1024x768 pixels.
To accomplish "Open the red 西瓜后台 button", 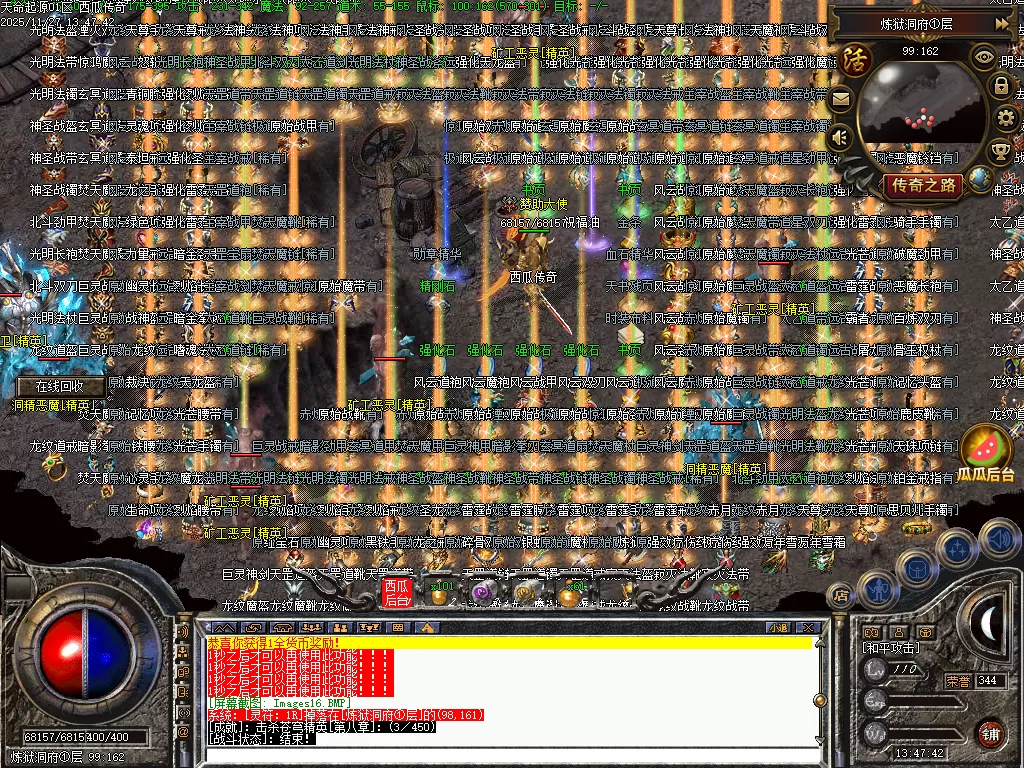I will pos(397,593).
